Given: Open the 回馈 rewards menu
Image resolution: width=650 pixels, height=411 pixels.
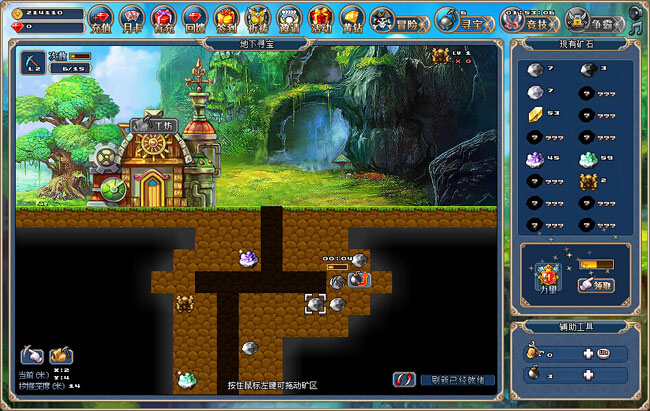Looking at the screenshot, I should [x=196, y=18].
